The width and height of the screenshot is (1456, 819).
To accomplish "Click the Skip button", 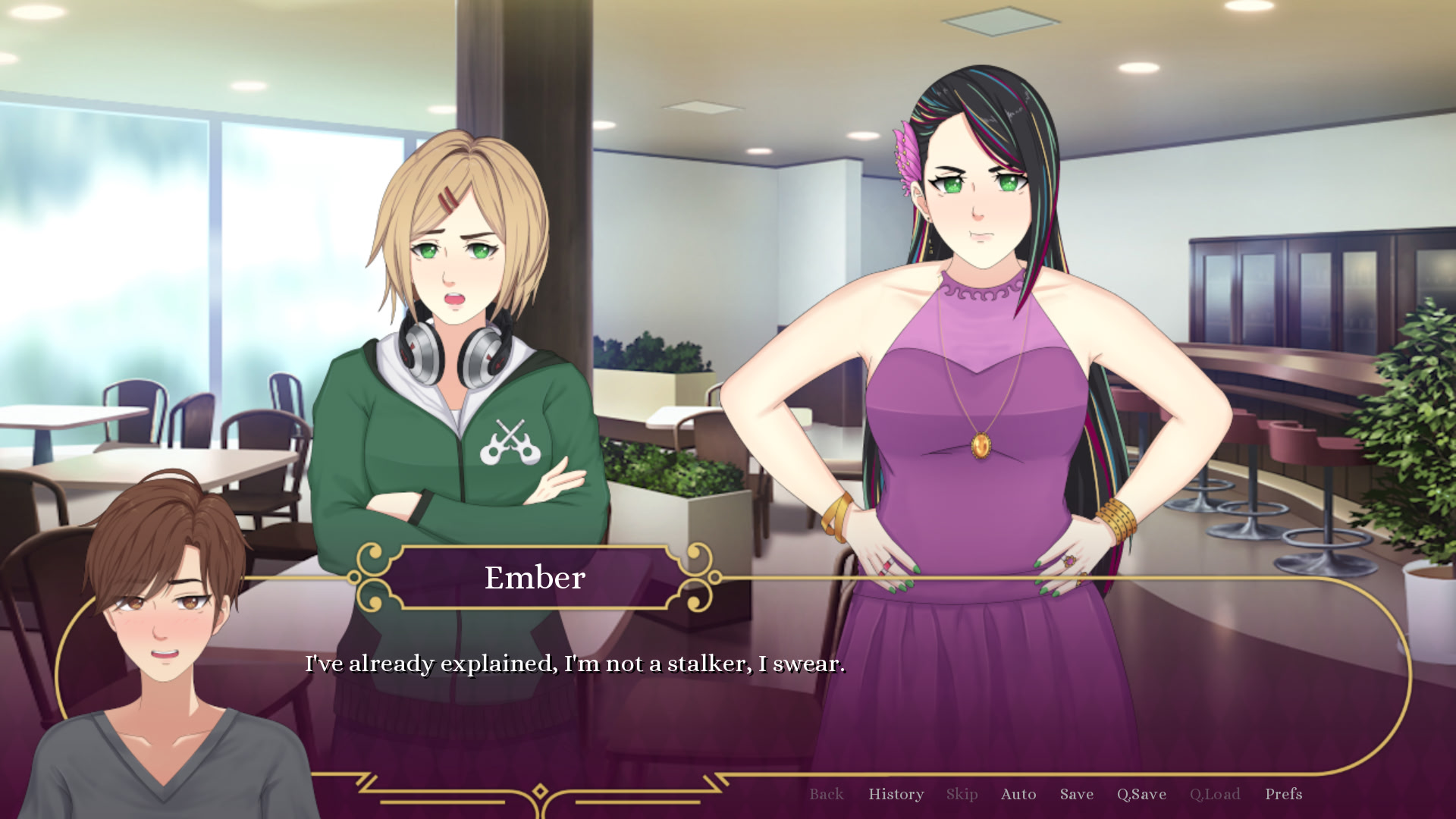I will point(962,794).
